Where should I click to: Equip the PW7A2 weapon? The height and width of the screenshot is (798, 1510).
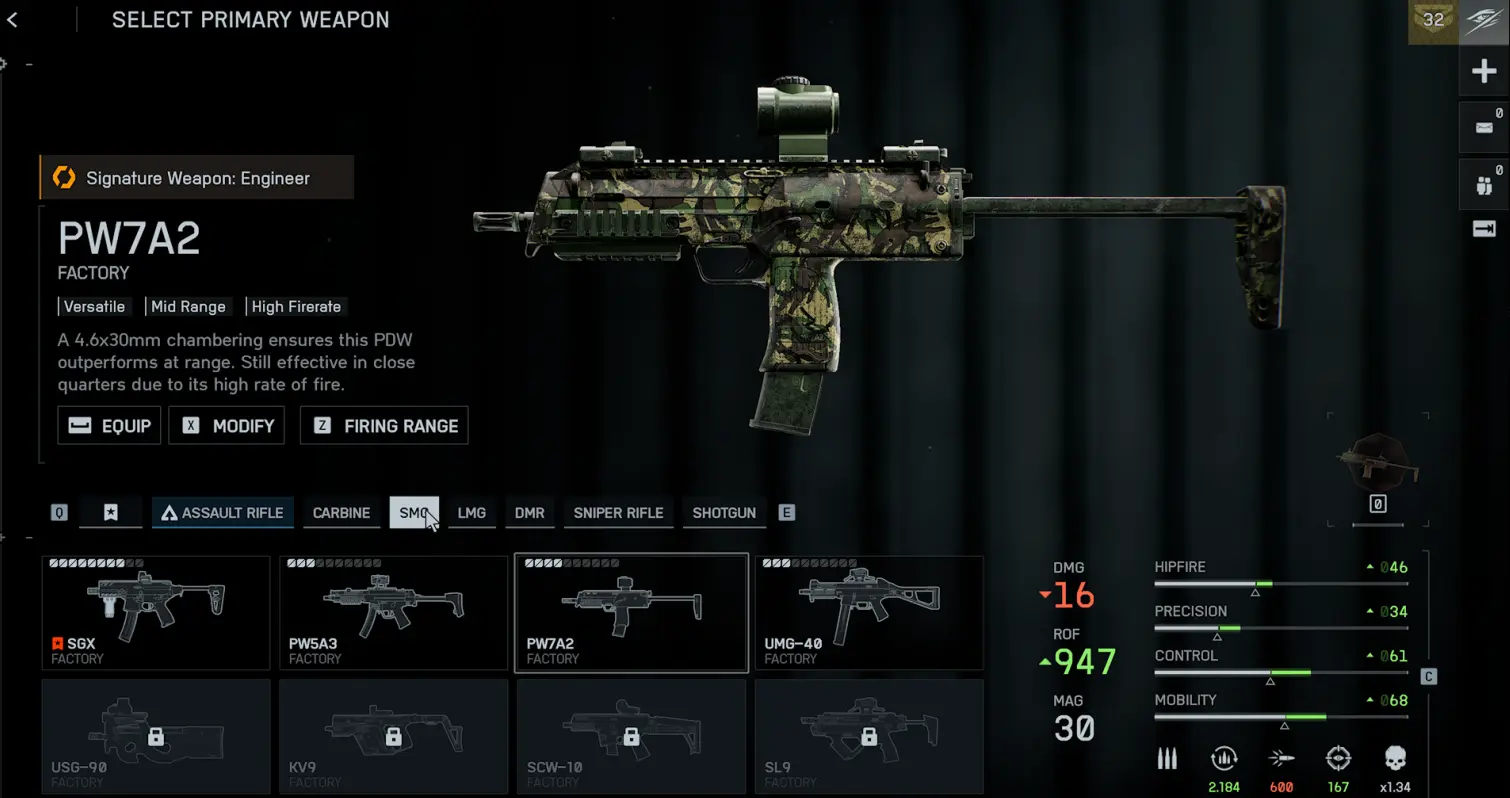(109, 426)
